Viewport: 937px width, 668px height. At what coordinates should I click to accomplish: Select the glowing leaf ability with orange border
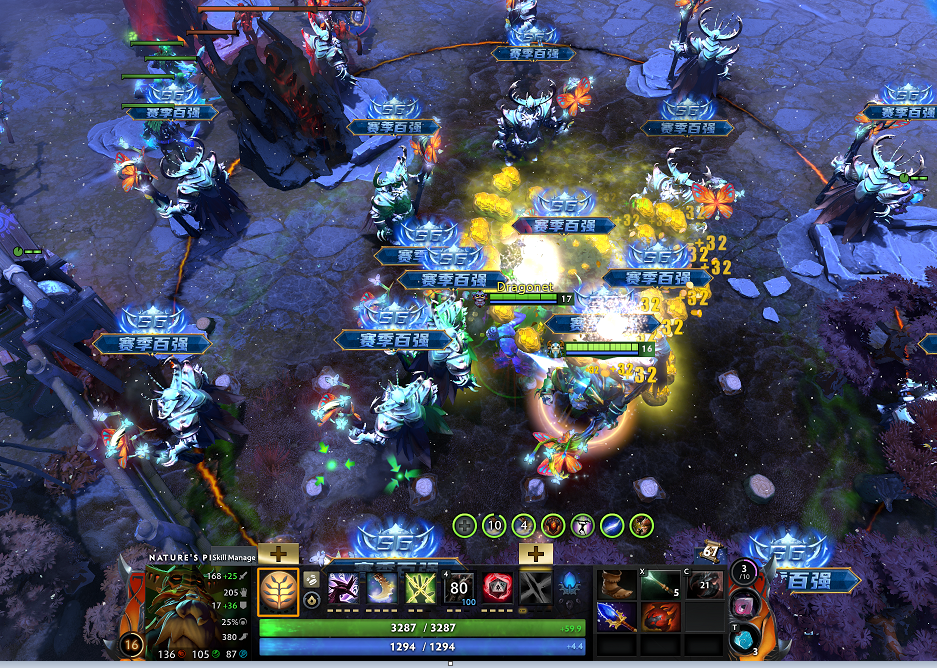pos(278,590)
